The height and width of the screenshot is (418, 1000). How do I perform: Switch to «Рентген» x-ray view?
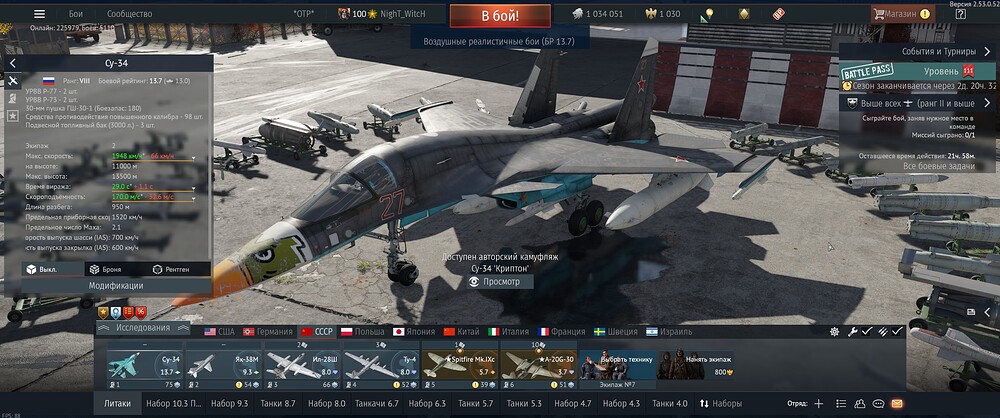tap(170, 269)
